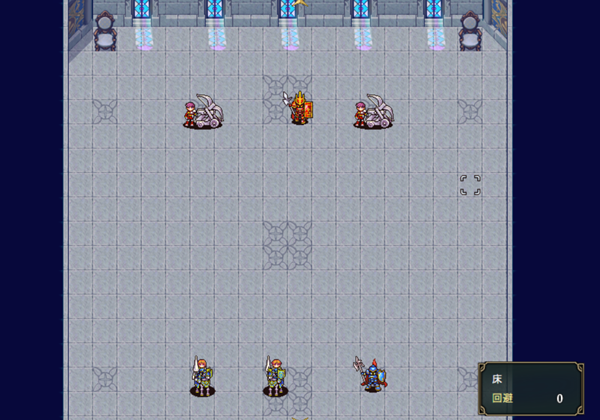The height and width of the screenshot is (420, 600).
Task: Select the blue armored axe knight unit
Action: (371, 375)
